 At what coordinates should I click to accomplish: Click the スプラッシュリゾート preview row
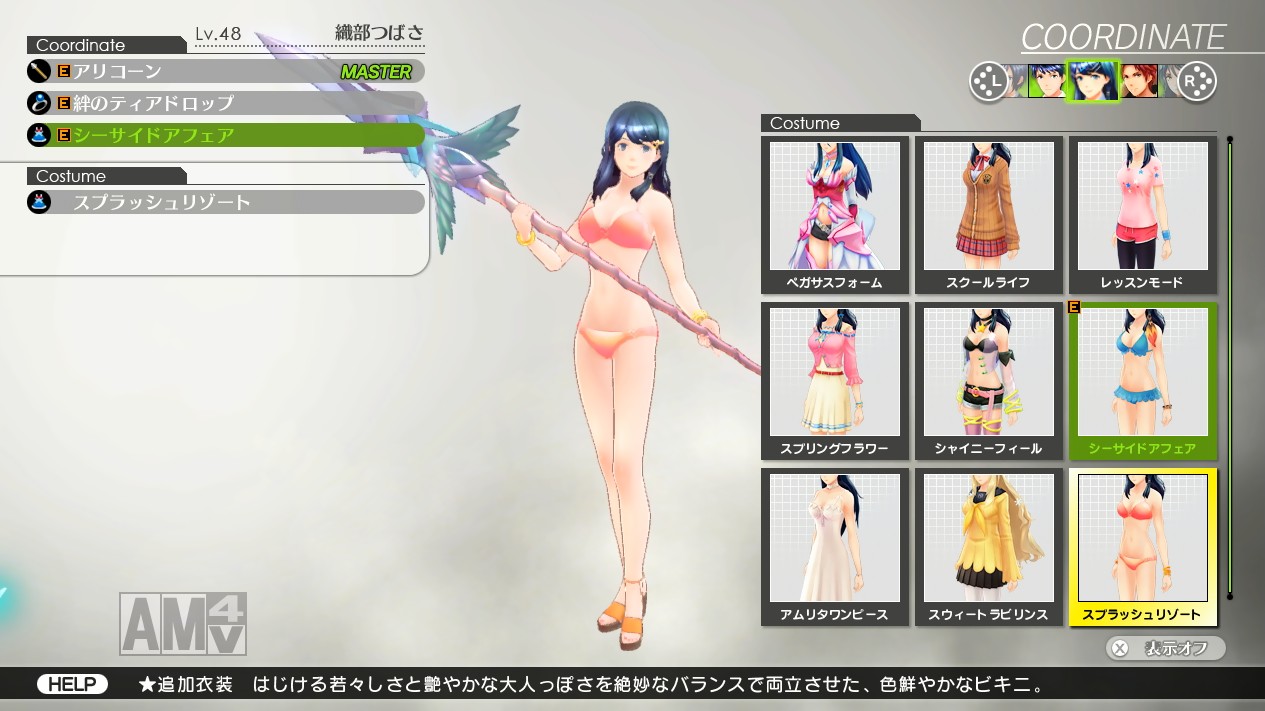pos(226,202)
